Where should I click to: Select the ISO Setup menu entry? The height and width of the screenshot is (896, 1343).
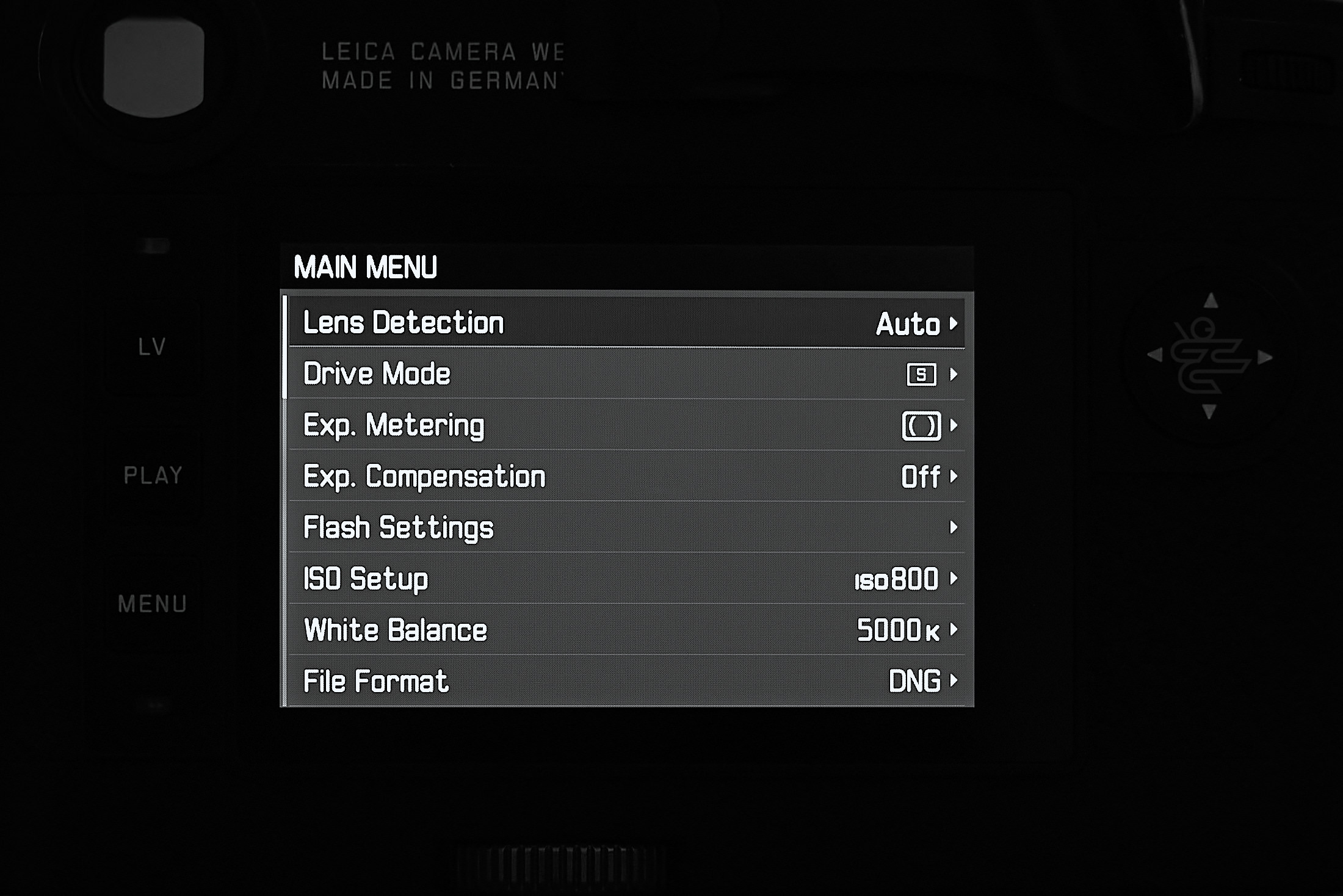366,580
